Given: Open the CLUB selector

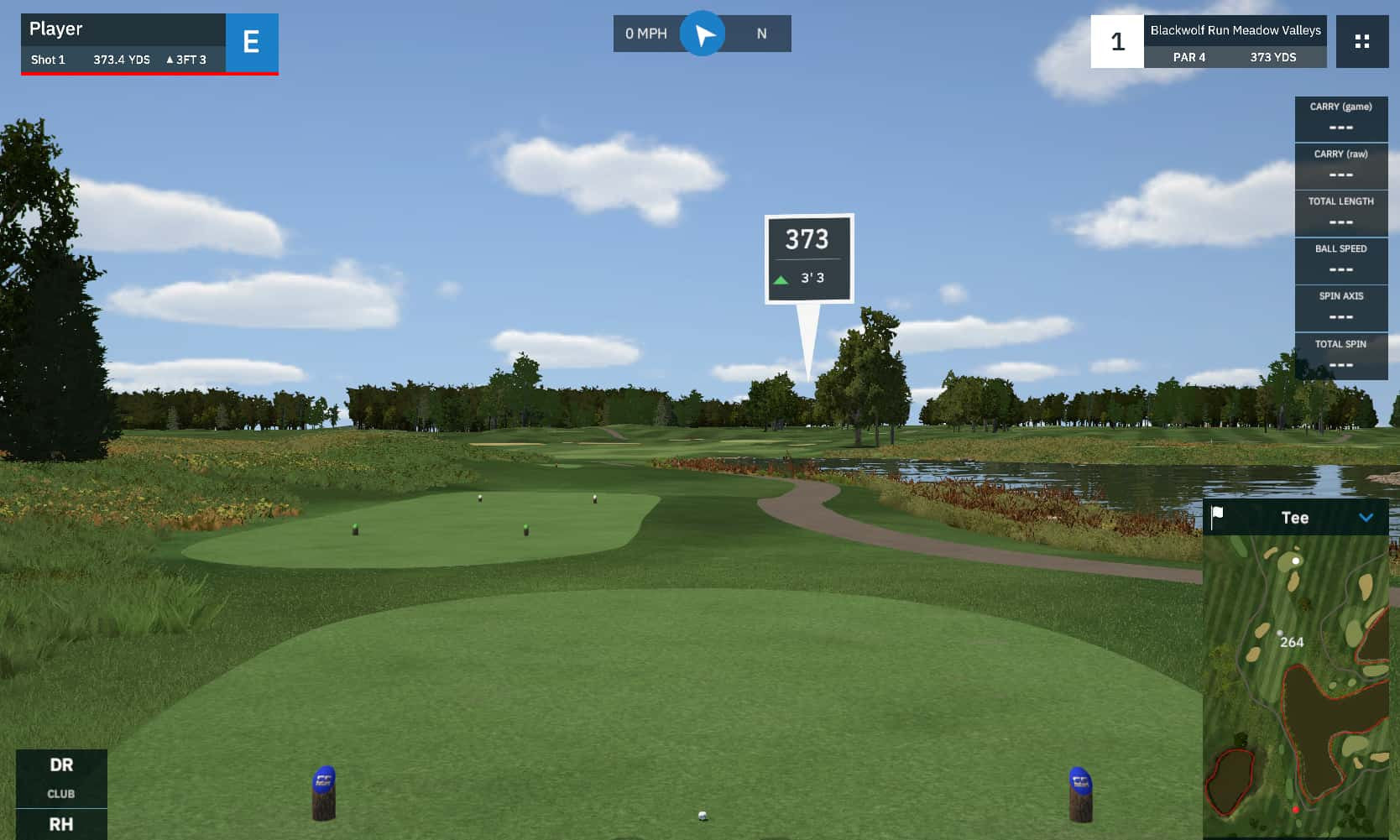Looking at the screenshot, I should tap(61, 793).
